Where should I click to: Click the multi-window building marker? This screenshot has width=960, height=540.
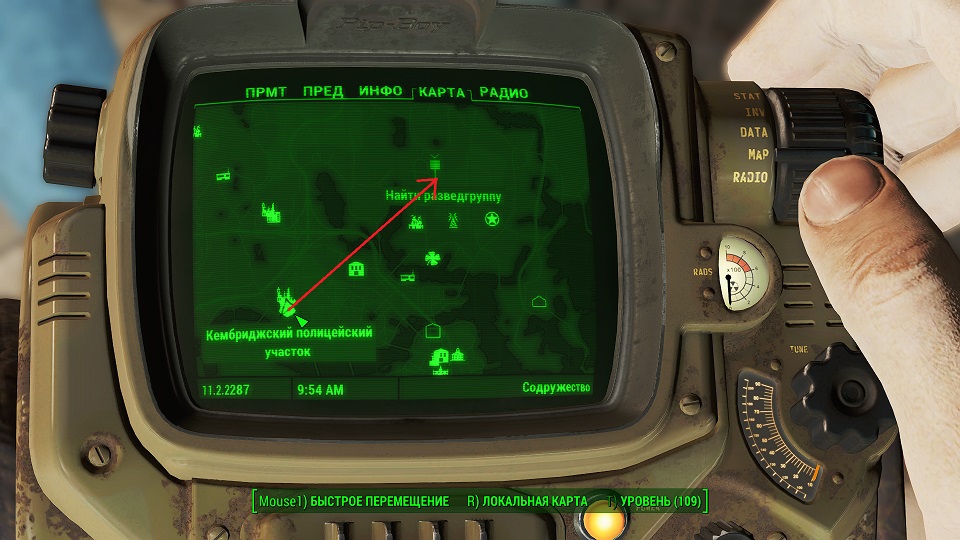(x=355, y=268)
